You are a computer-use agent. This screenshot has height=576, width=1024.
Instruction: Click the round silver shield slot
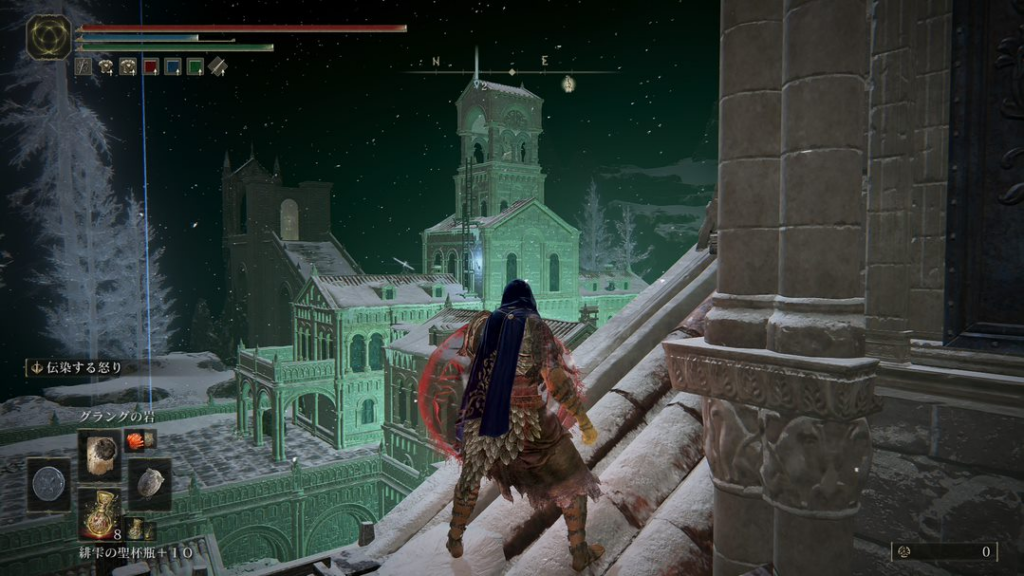48,483
